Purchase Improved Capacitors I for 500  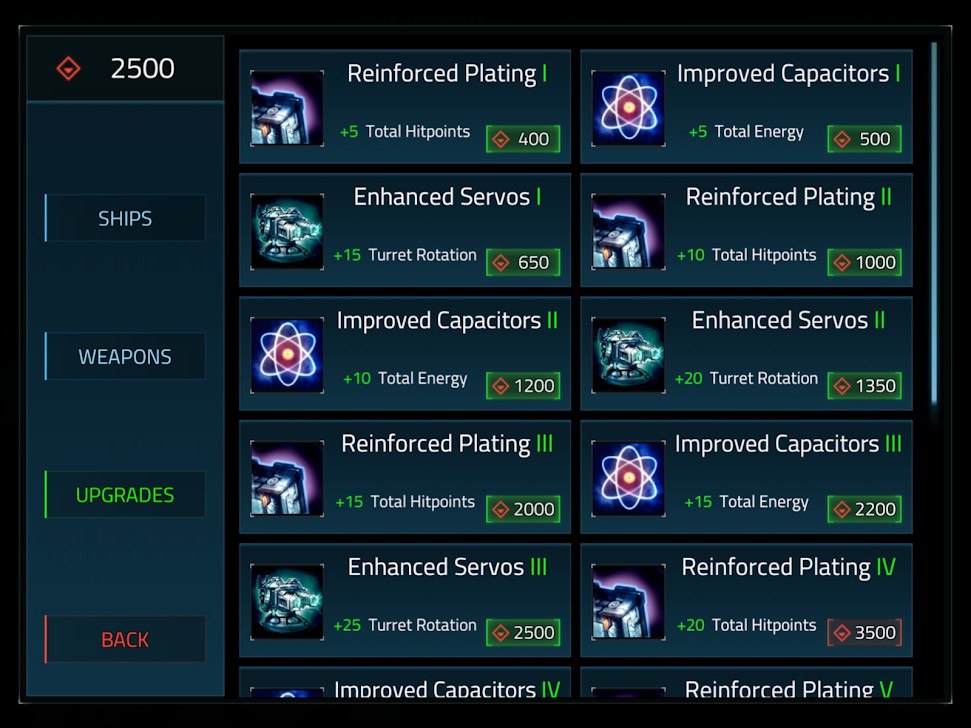tap(864, 139)
